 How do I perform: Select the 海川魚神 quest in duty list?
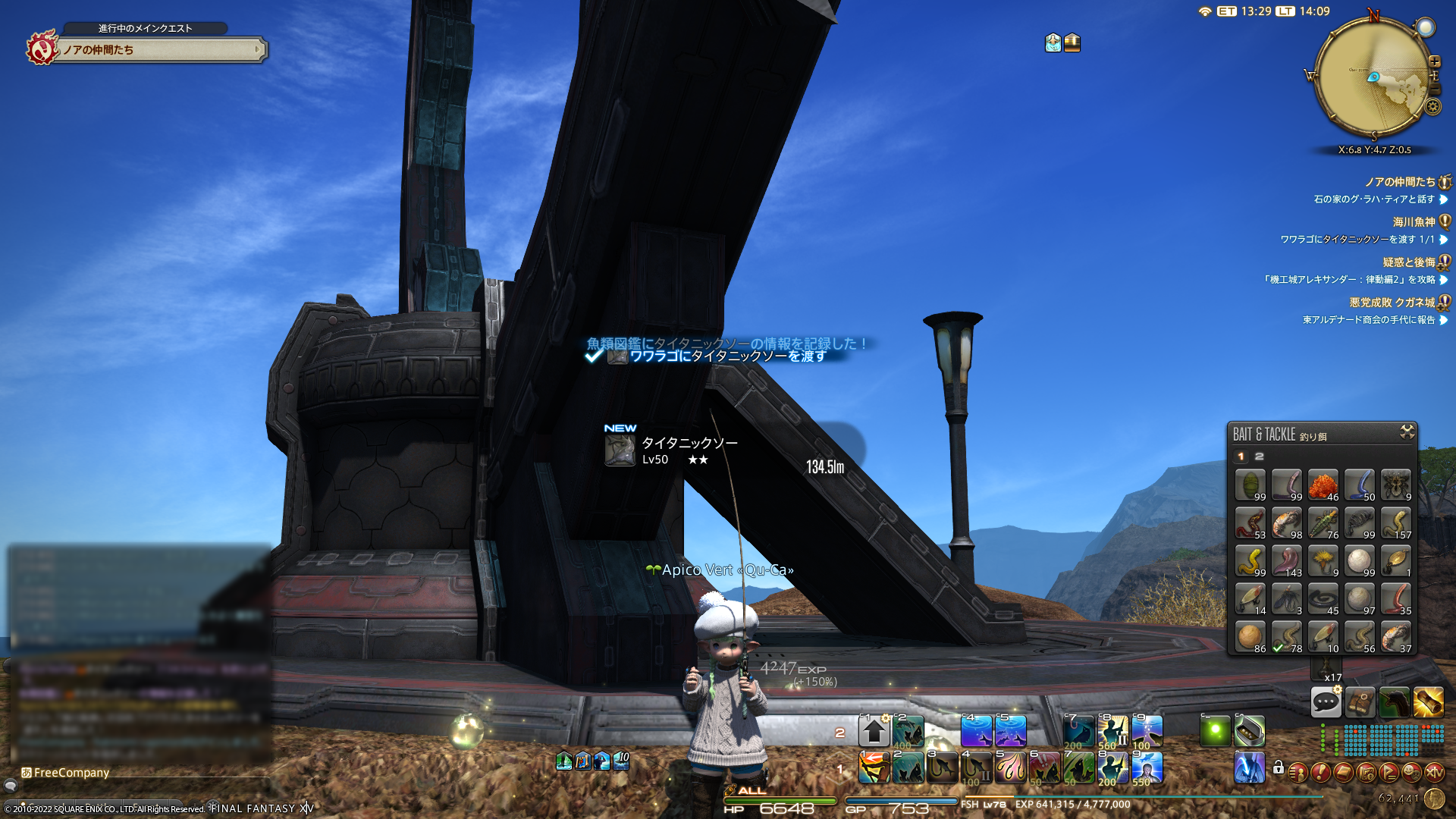click(x=1414, y=222)
